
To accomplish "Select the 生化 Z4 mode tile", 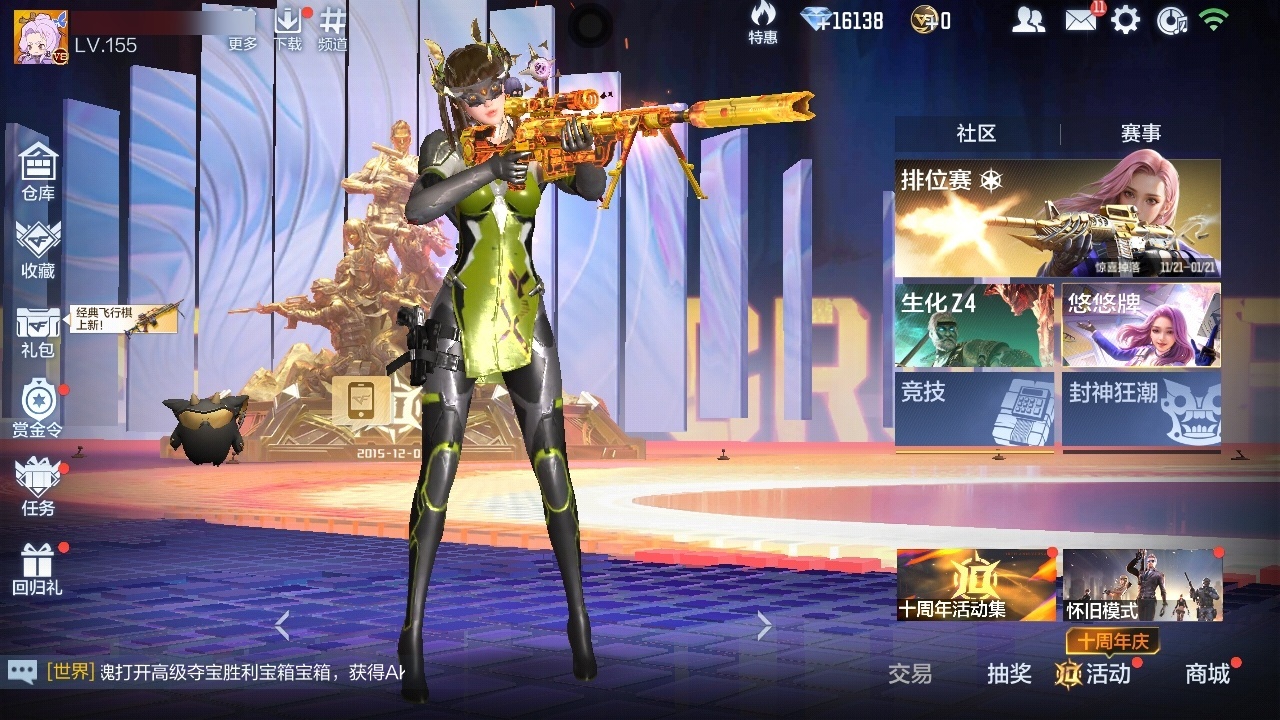I will (x=974, y=325).
